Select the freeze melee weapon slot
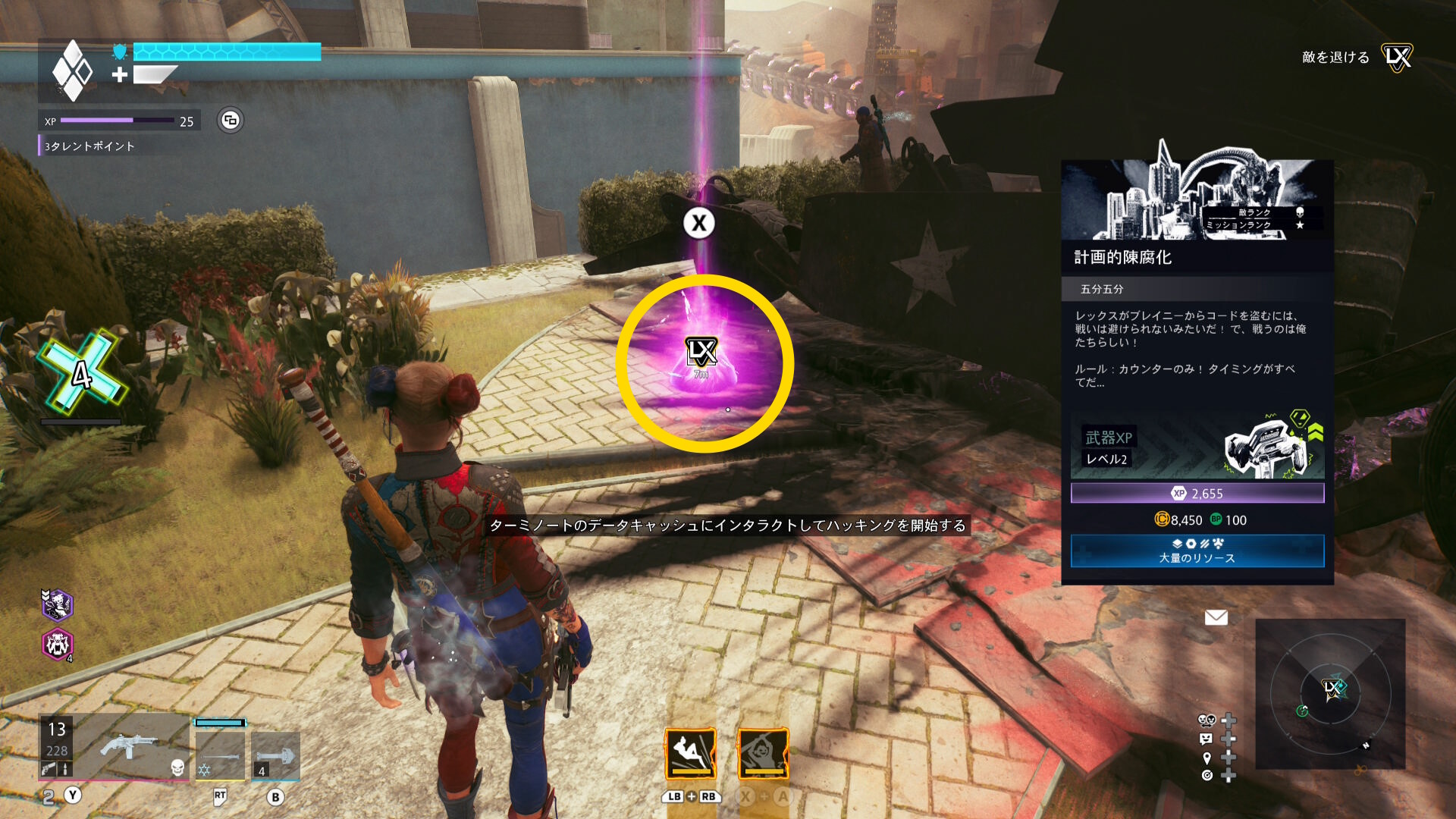This screenshot has height=819, width=1456. coord(220,755)
